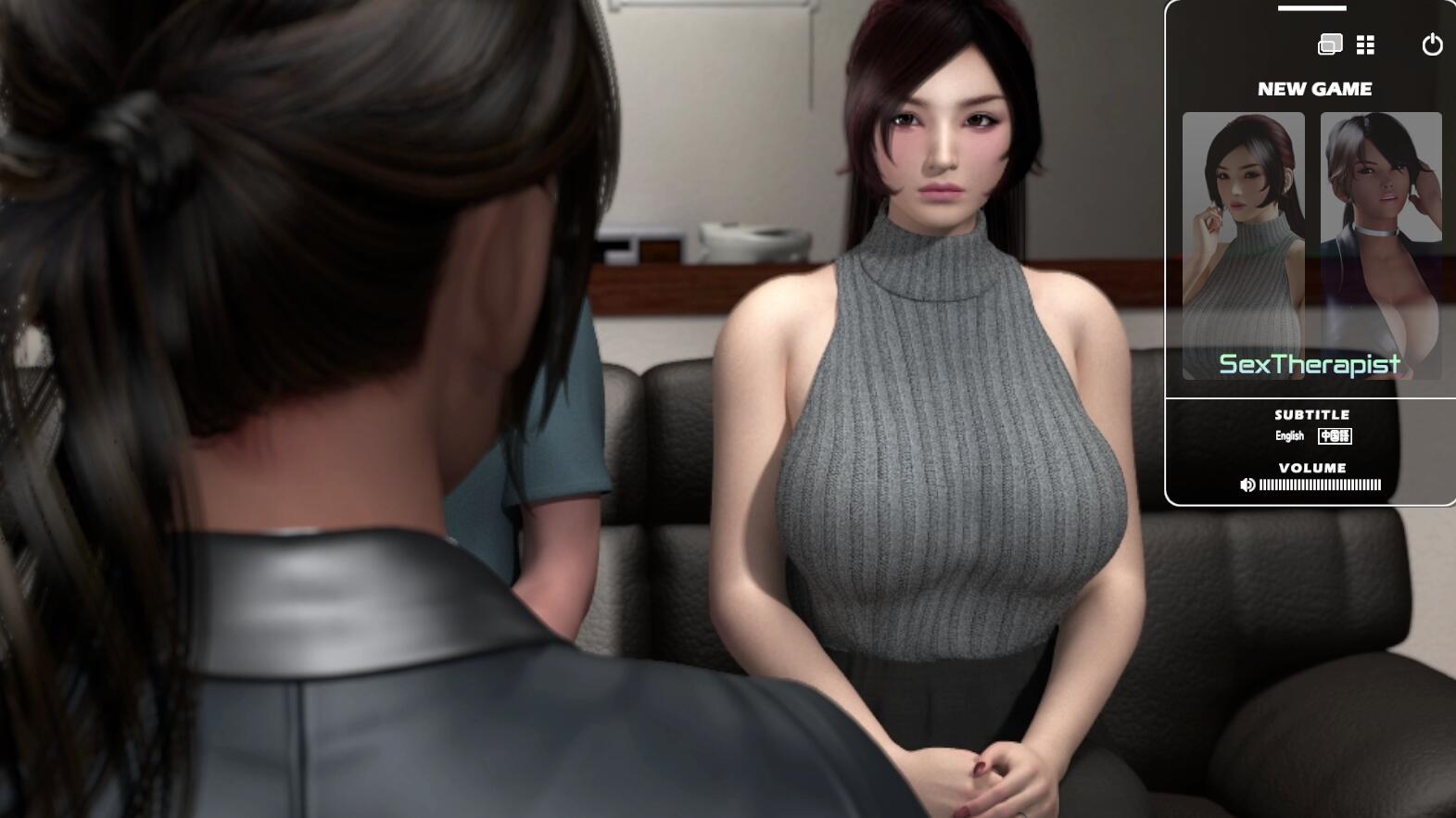Open the overlapping windows gallery icon
Image resolution: width=1456 pixels, height=818 pixels.
pyautogui.click(x=1330, y=44)
